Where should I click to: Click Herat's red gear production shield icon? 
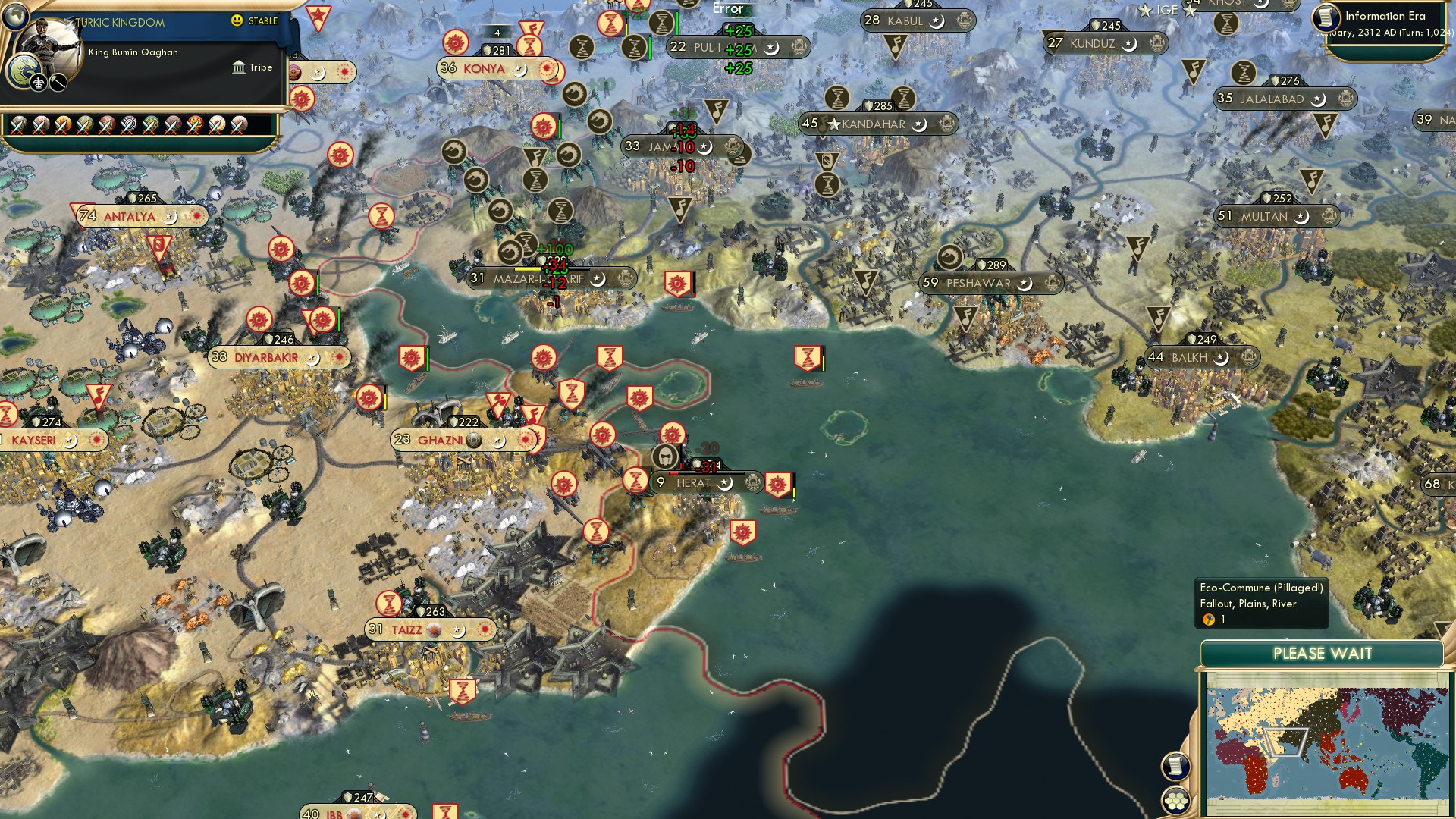tap(778, 484)
